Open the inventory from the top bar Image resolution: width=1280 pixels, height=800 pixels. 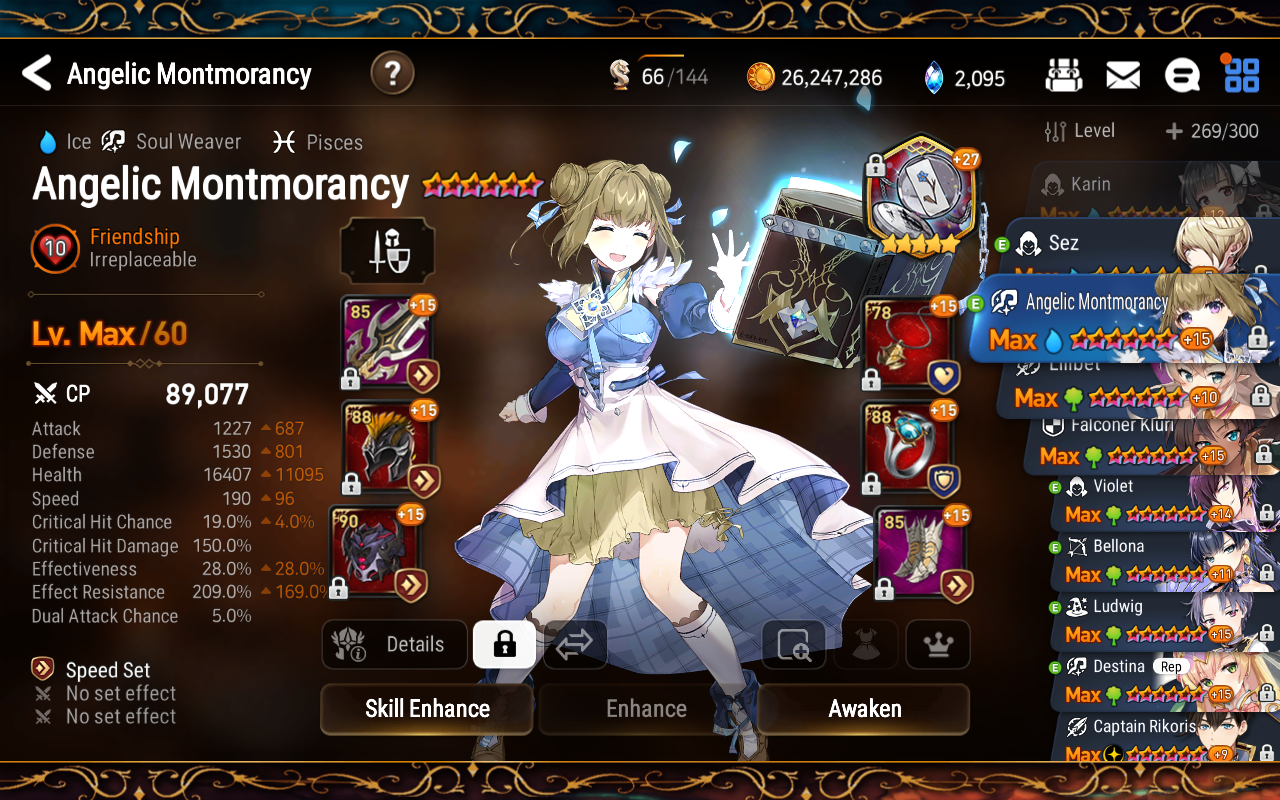[x=1064, y=75]
